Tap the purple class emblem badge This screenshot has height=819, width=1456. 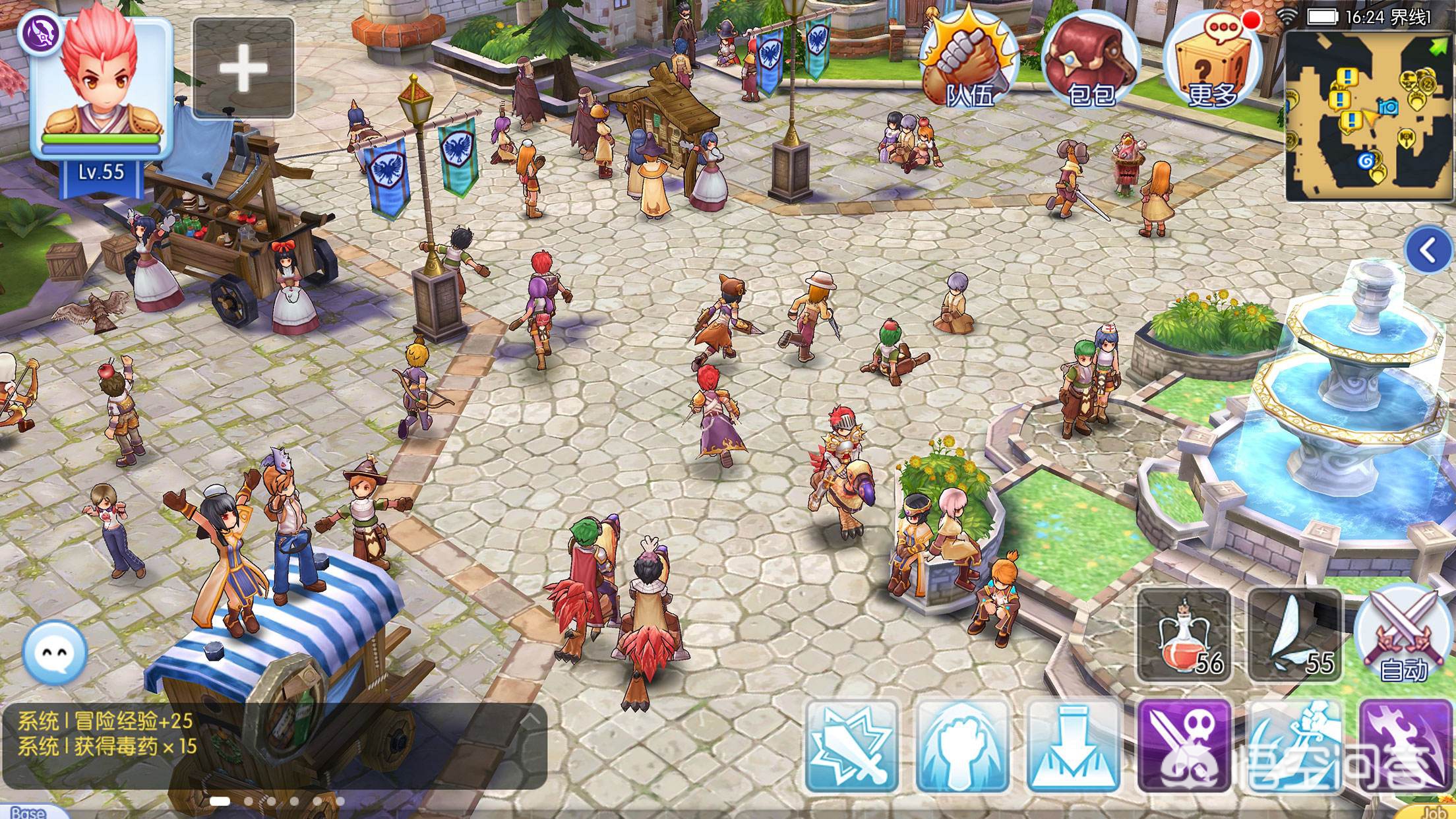(x=40, y=33)
